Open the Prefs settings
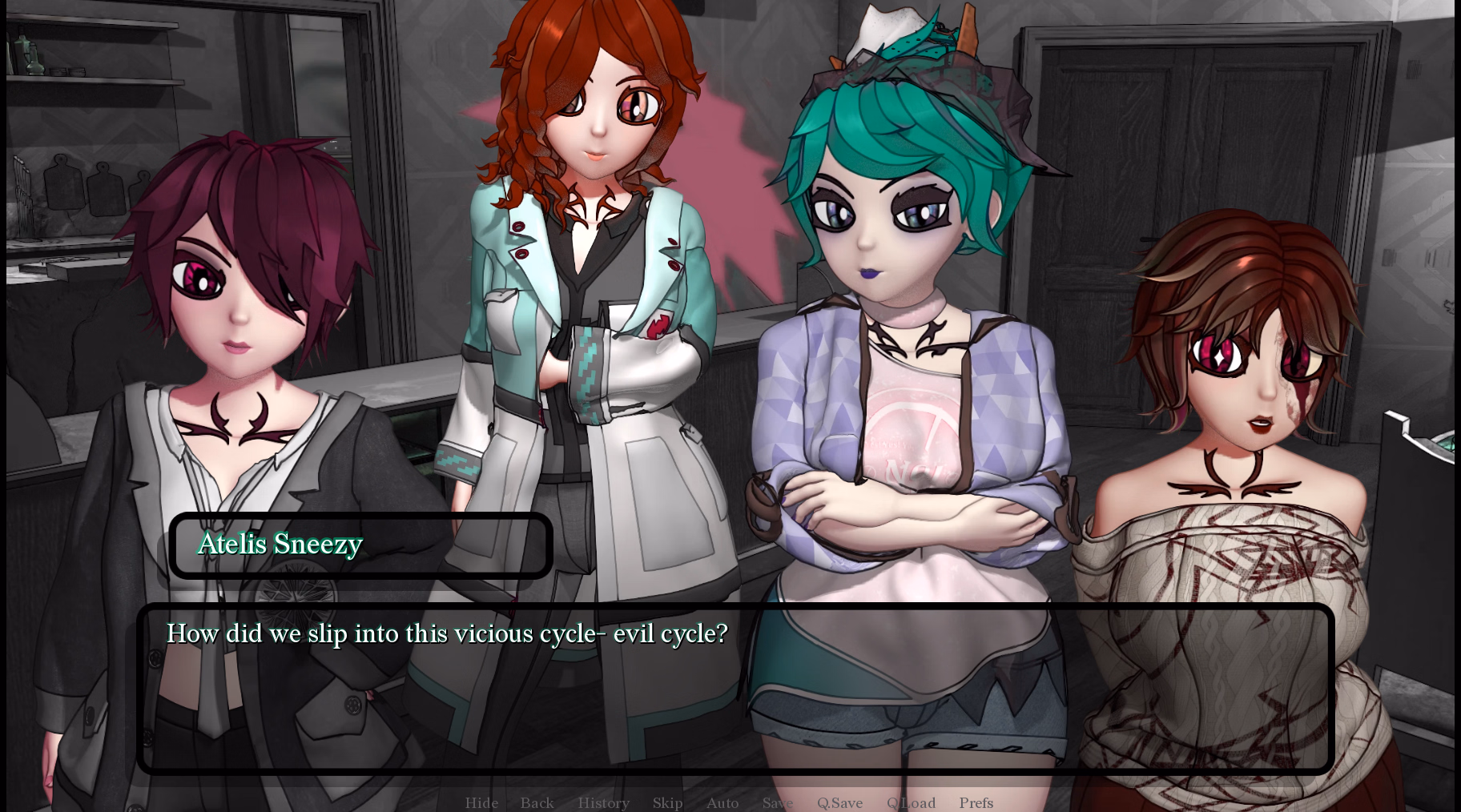The height and width of the screenshot is (812, 1461). (976, 802)
